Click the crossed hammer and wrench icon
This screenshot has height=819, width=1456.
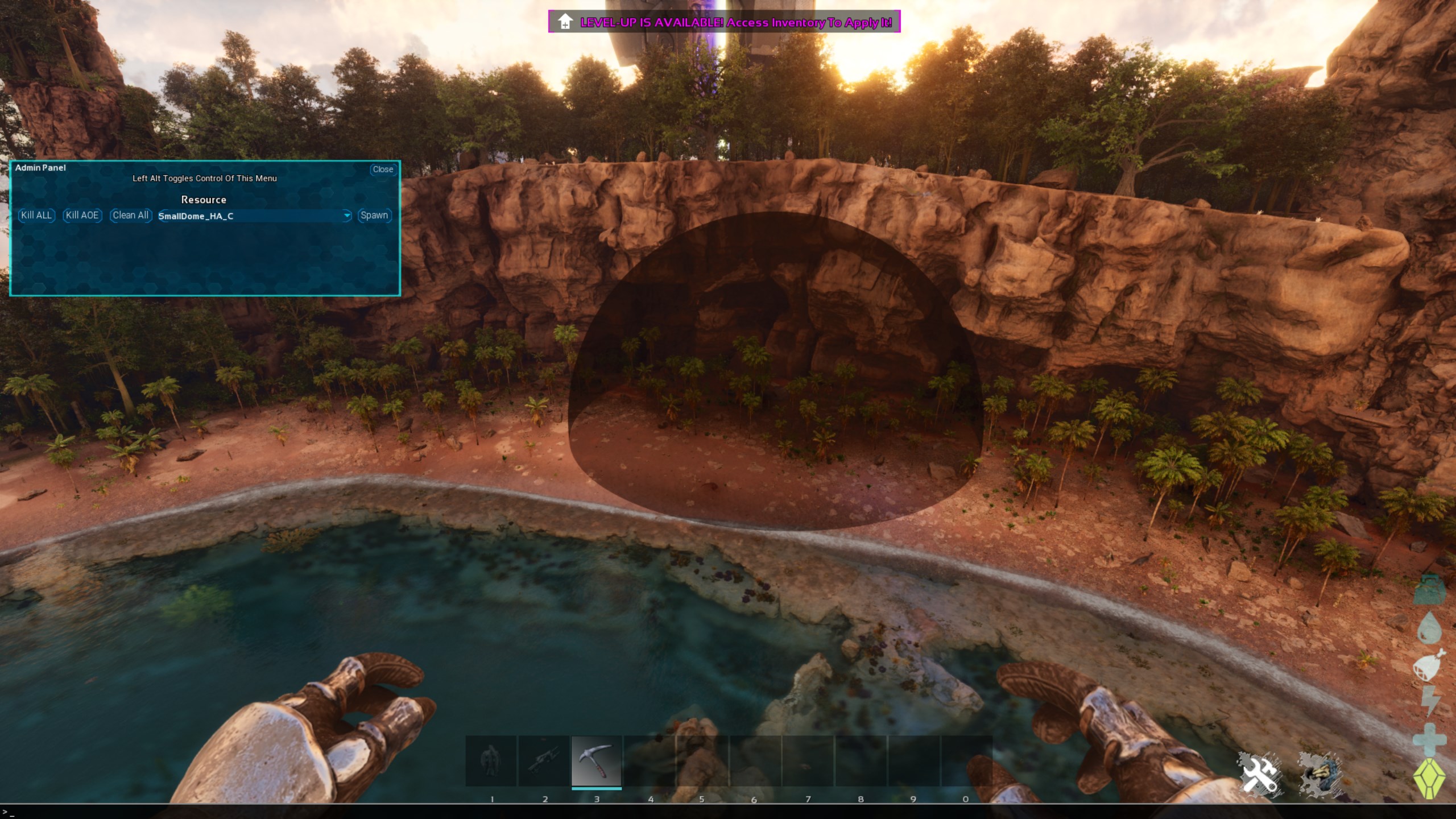pos(1259,774)
